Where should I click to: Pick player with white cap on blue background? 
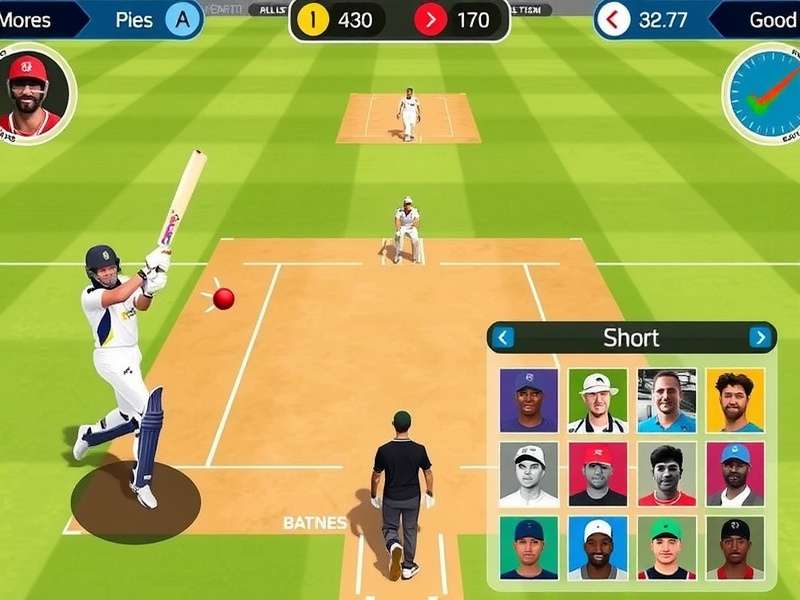(x=598, y=548)
